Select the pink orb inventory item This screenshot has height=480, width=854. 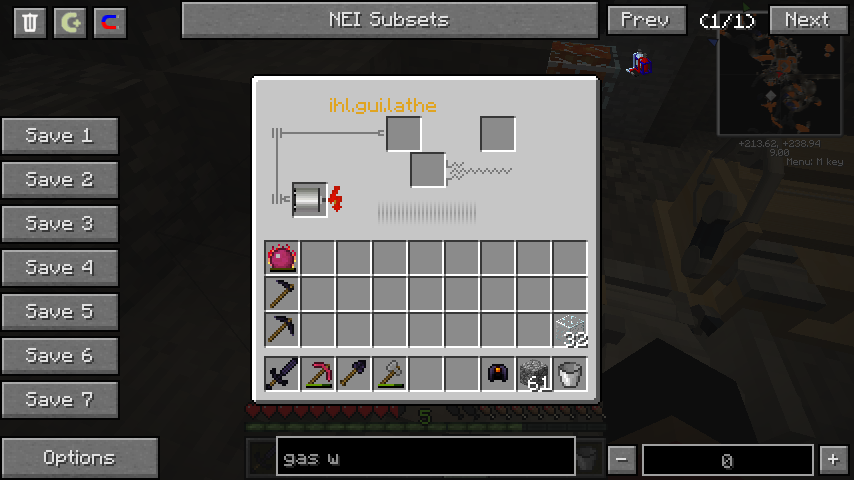tap(282, 258)
